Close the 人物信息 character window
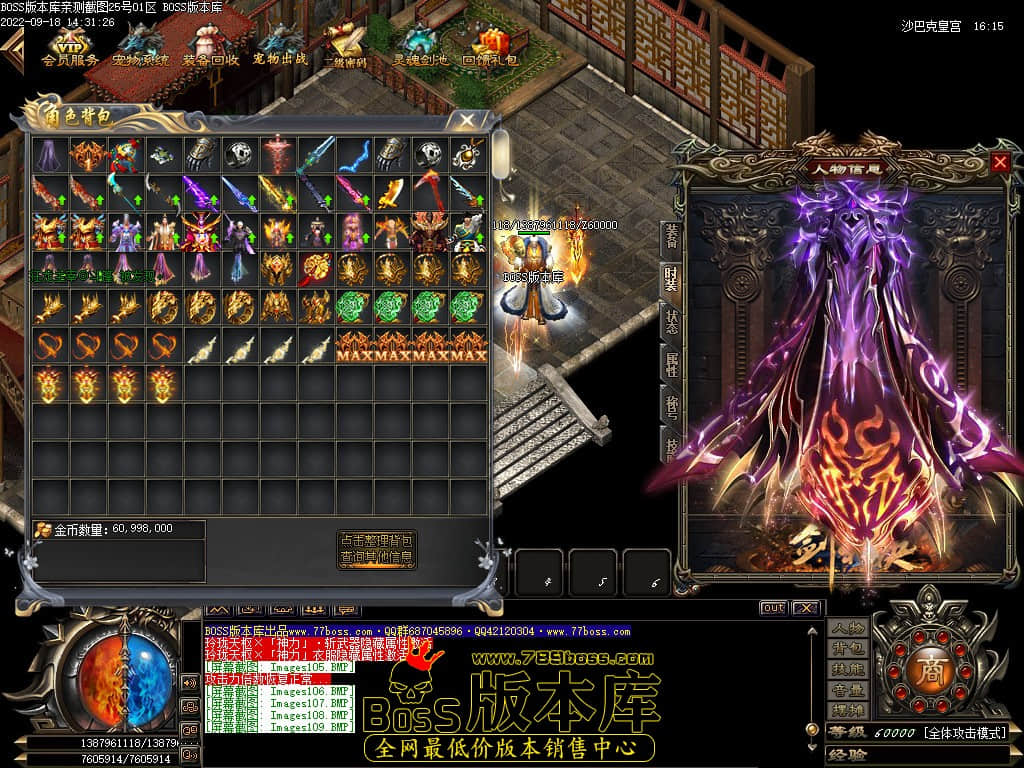This screenshot has height=768, width=1024. (x=1000, y=162)
